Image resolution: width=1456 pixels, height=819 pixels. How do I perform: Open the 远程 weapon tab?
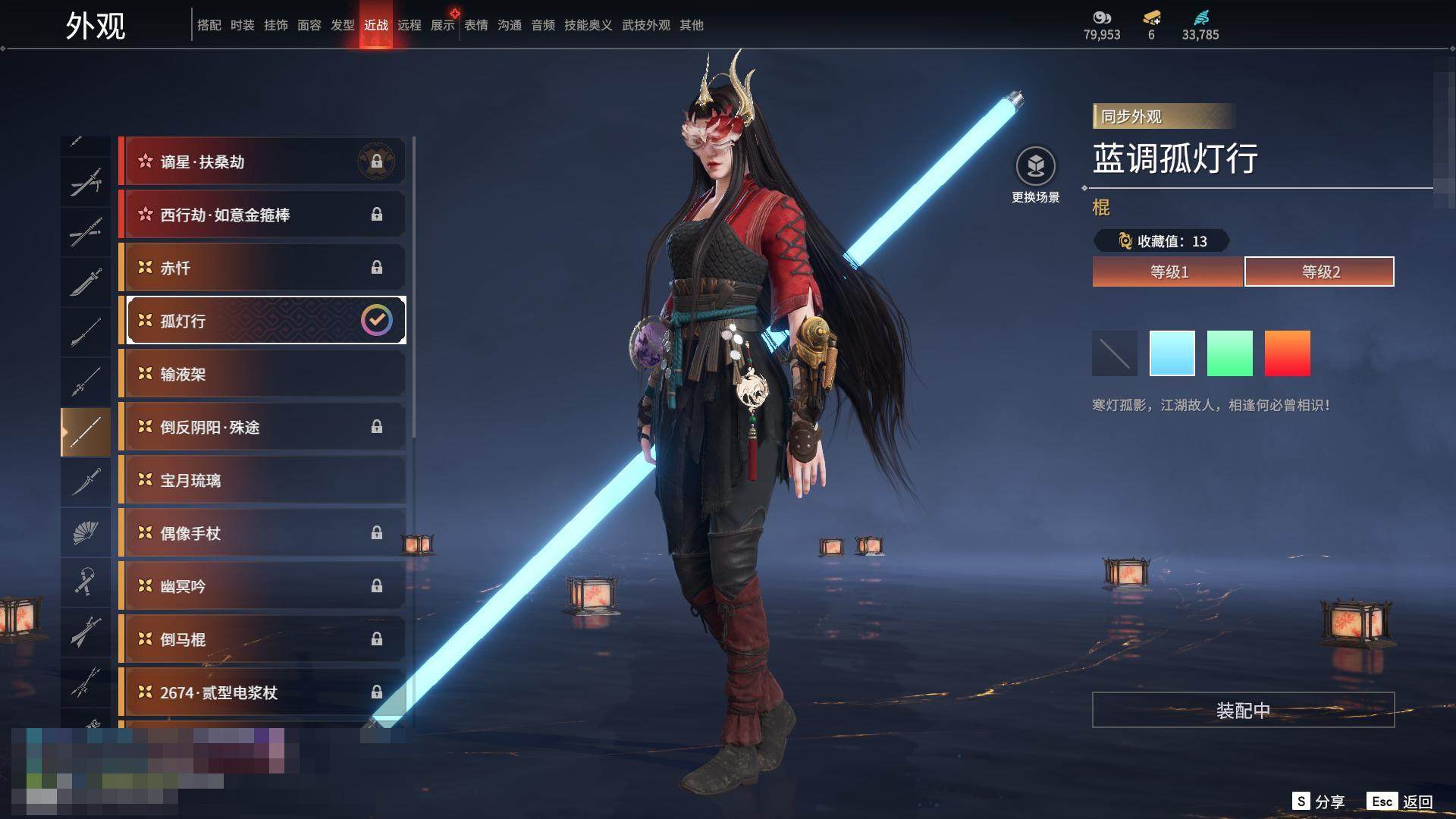409,25
